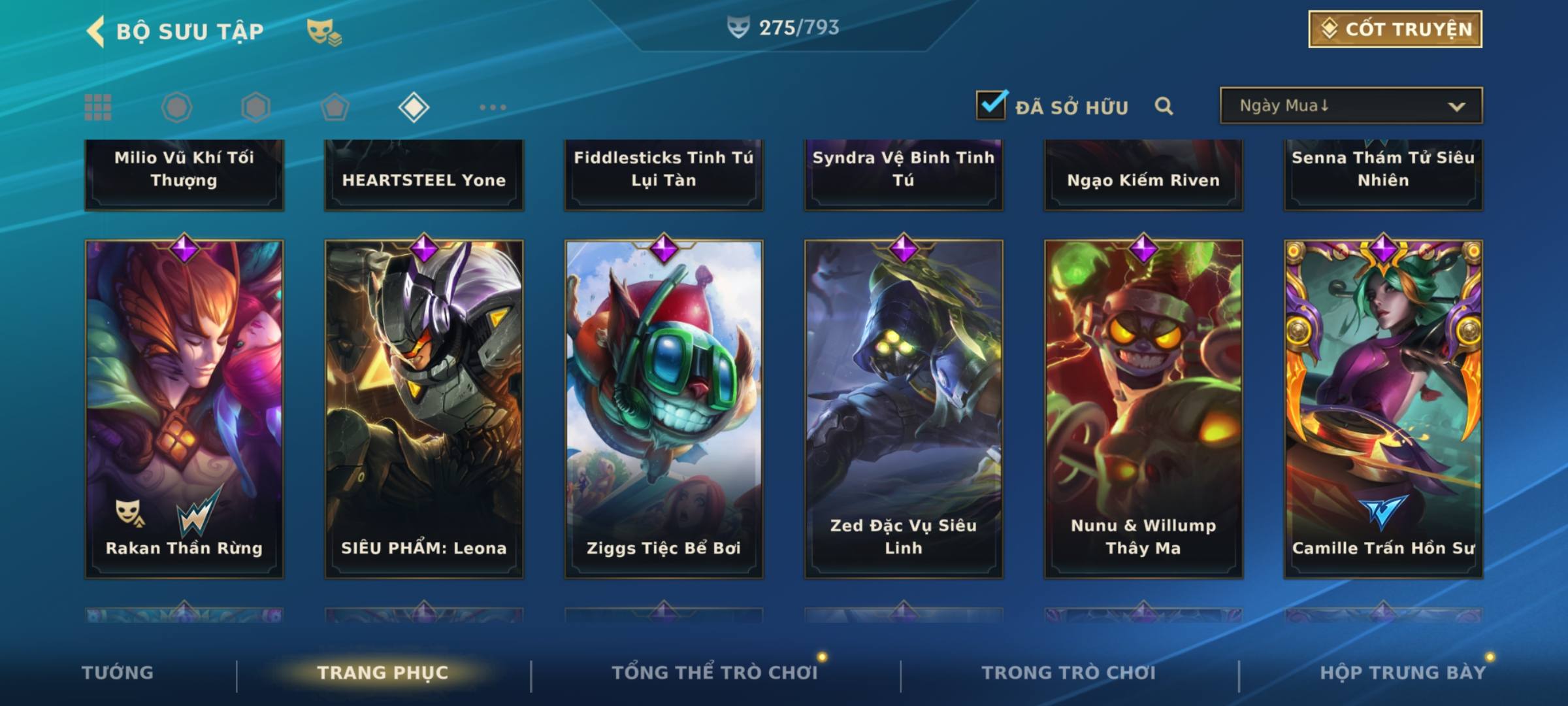The height and width of the screenshot is (706, 1568).
Task: Switch to Tổng Thể Trò Chơi tab
Action: point(715,673)
